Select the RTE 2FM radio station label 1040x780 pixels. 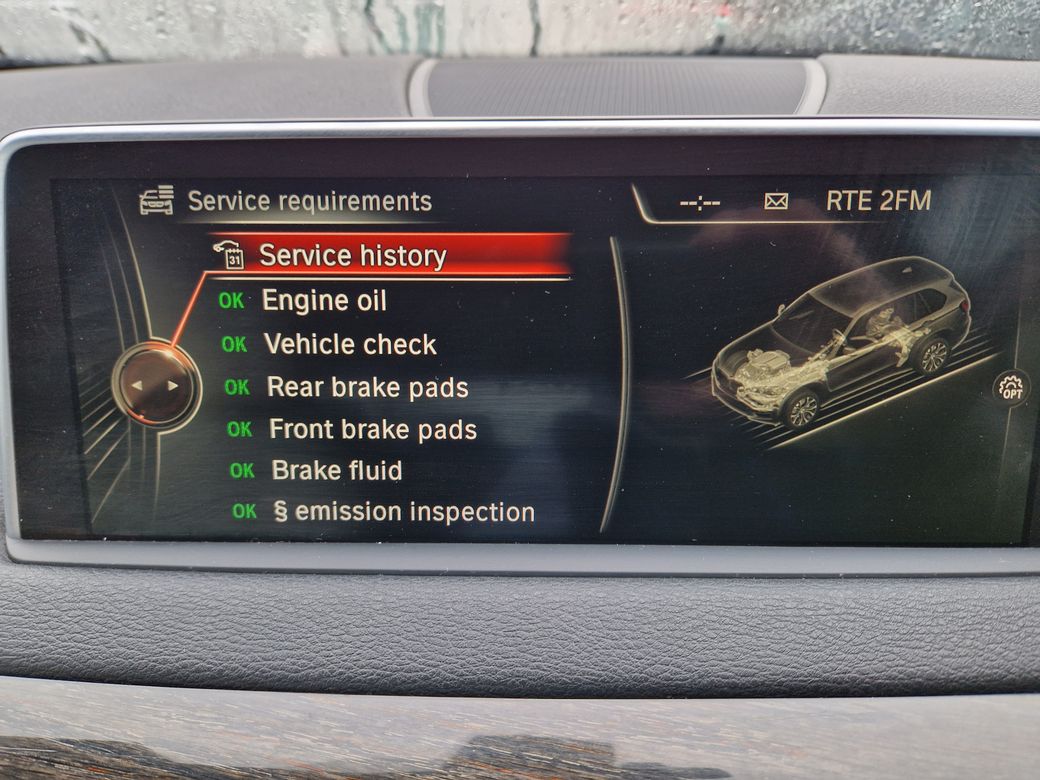[878, 201]
